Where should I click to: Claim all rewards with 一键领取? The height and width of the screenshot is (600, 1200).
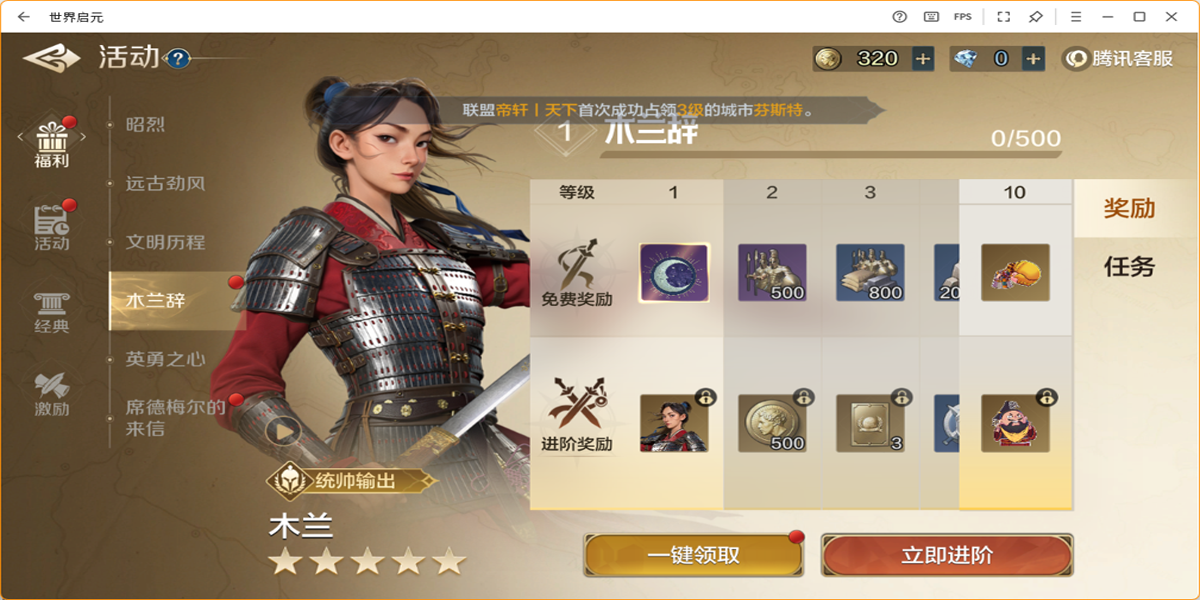(x=693, y=555)
